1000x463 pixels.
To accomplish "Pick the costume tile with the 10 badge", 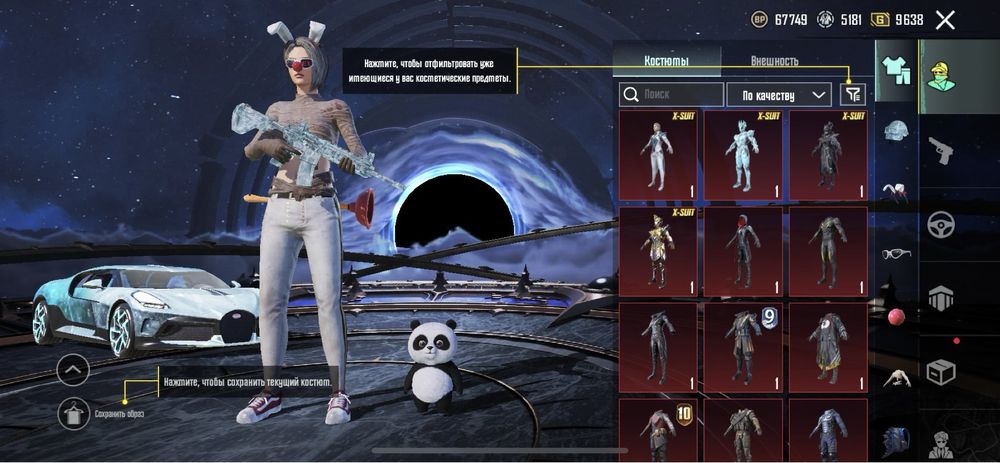I will (x=658, y=430).
